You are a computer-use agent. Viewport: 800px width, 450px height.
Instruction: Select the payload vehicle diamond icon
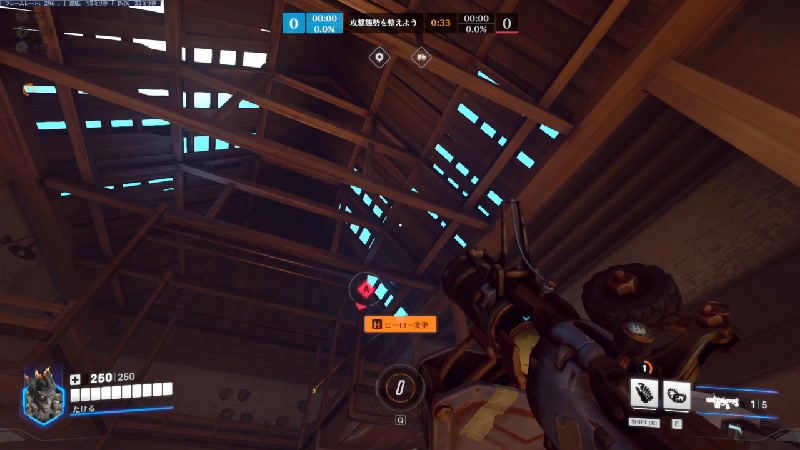(x=421, y=58)
